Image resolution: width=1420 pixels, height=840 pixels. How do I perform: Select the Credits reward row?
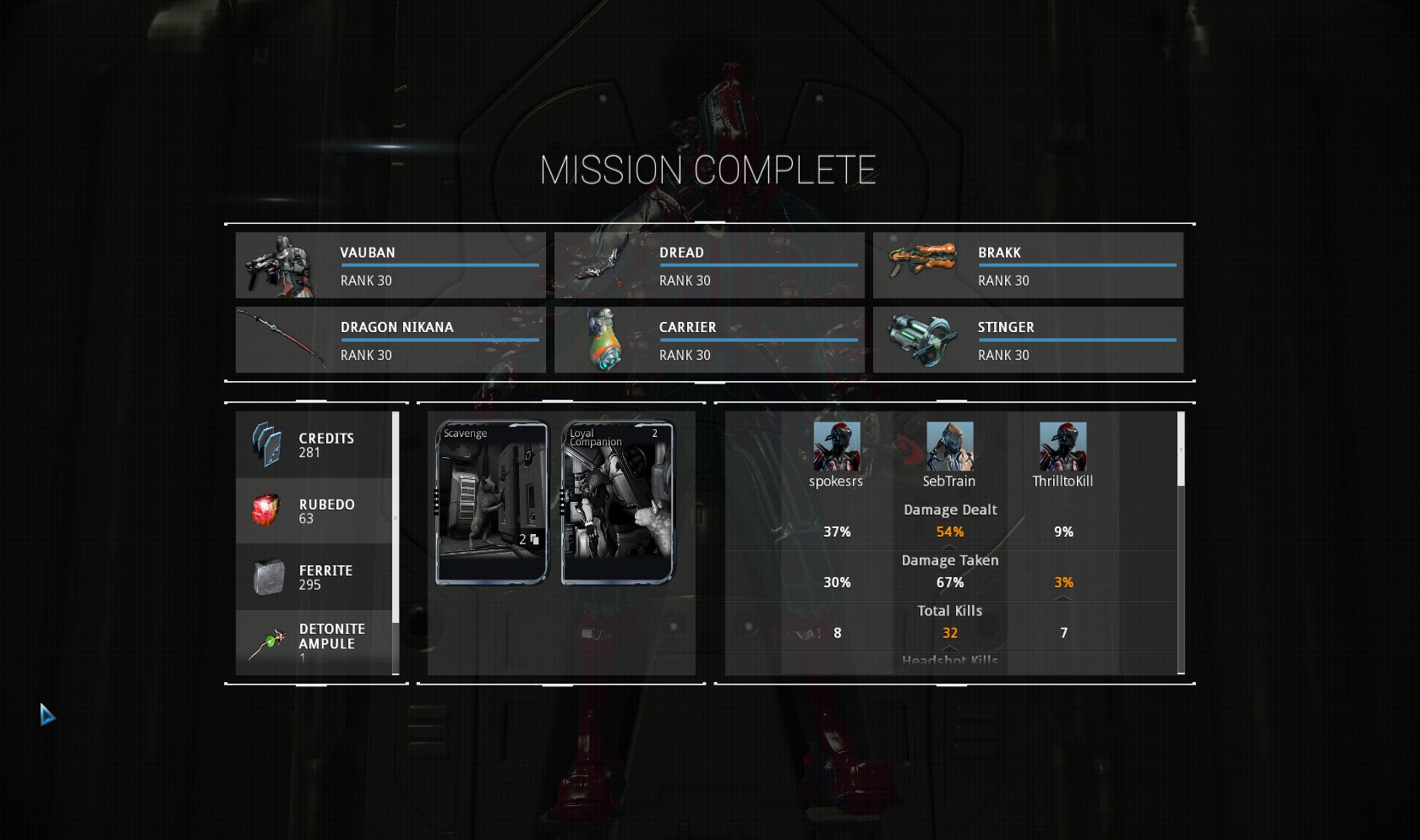[314, 445]
